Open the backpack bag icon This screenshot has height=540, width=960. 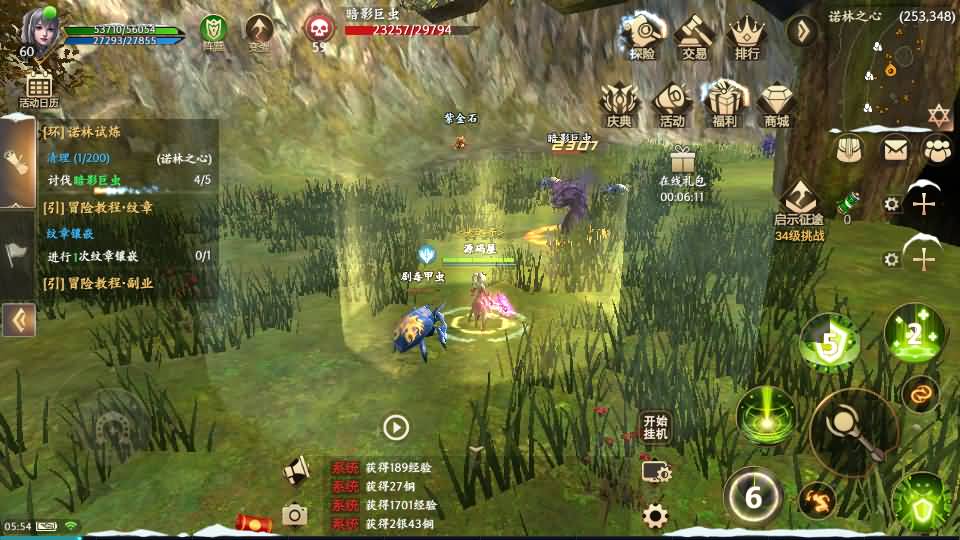pos(849,149)
